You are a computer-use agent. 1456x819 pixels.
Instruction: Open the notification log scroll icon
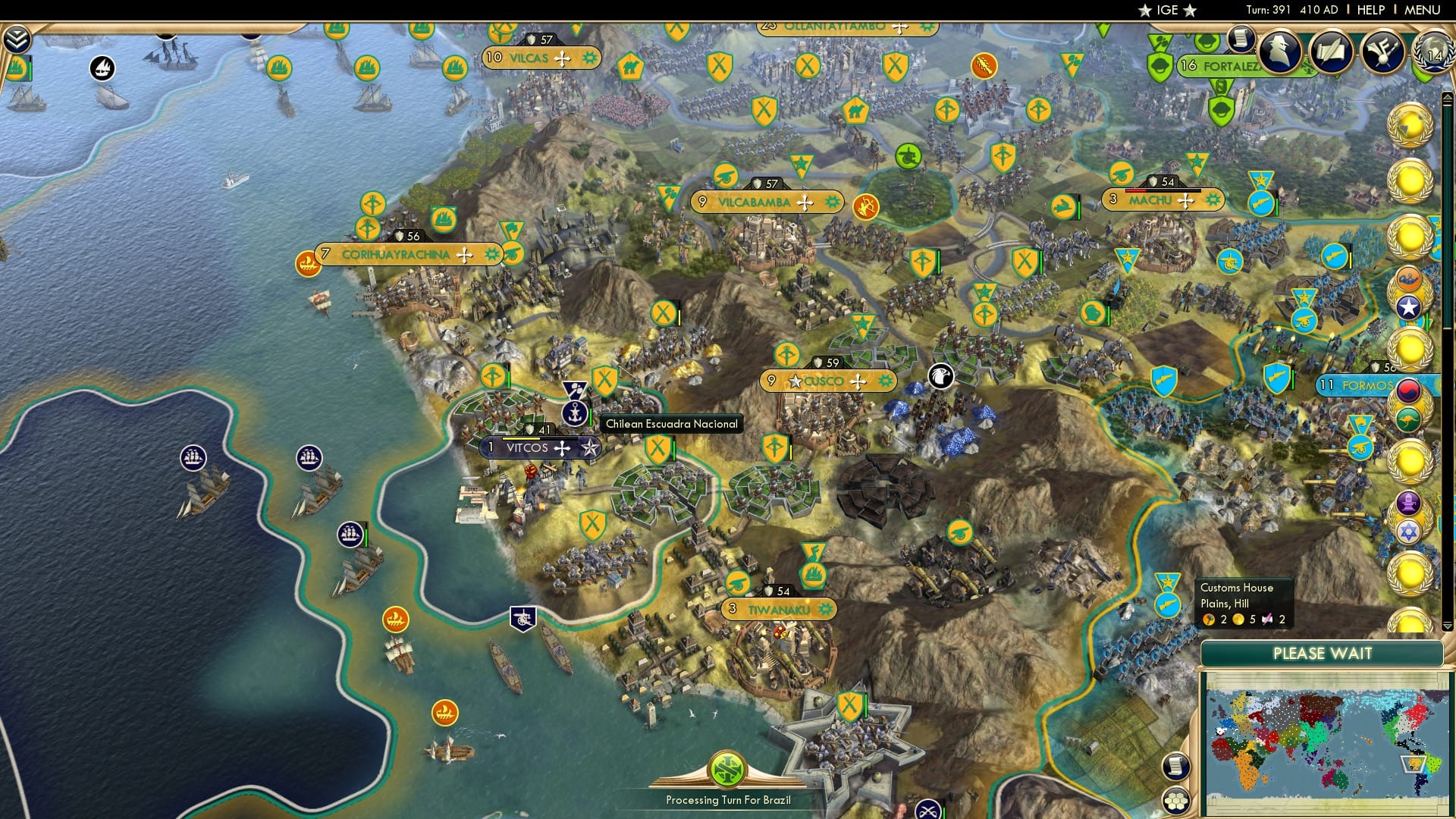click(1239, 40)
